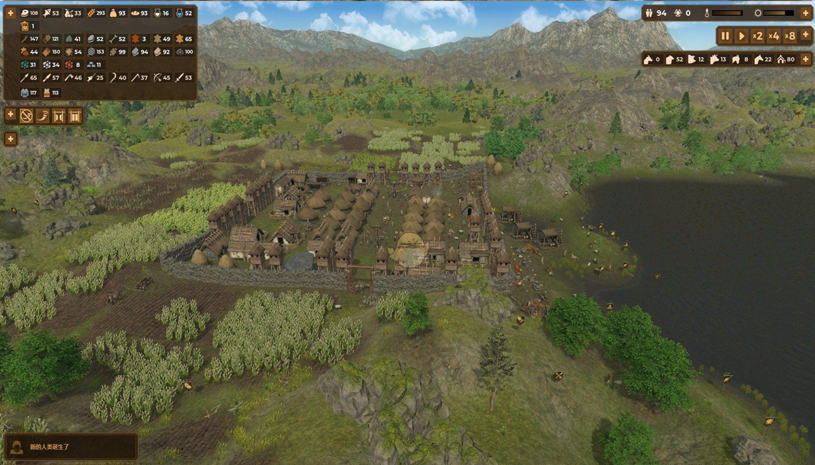
Task: Expand the game speed panel
Action: pyautogui.click(x=805, y=36)
